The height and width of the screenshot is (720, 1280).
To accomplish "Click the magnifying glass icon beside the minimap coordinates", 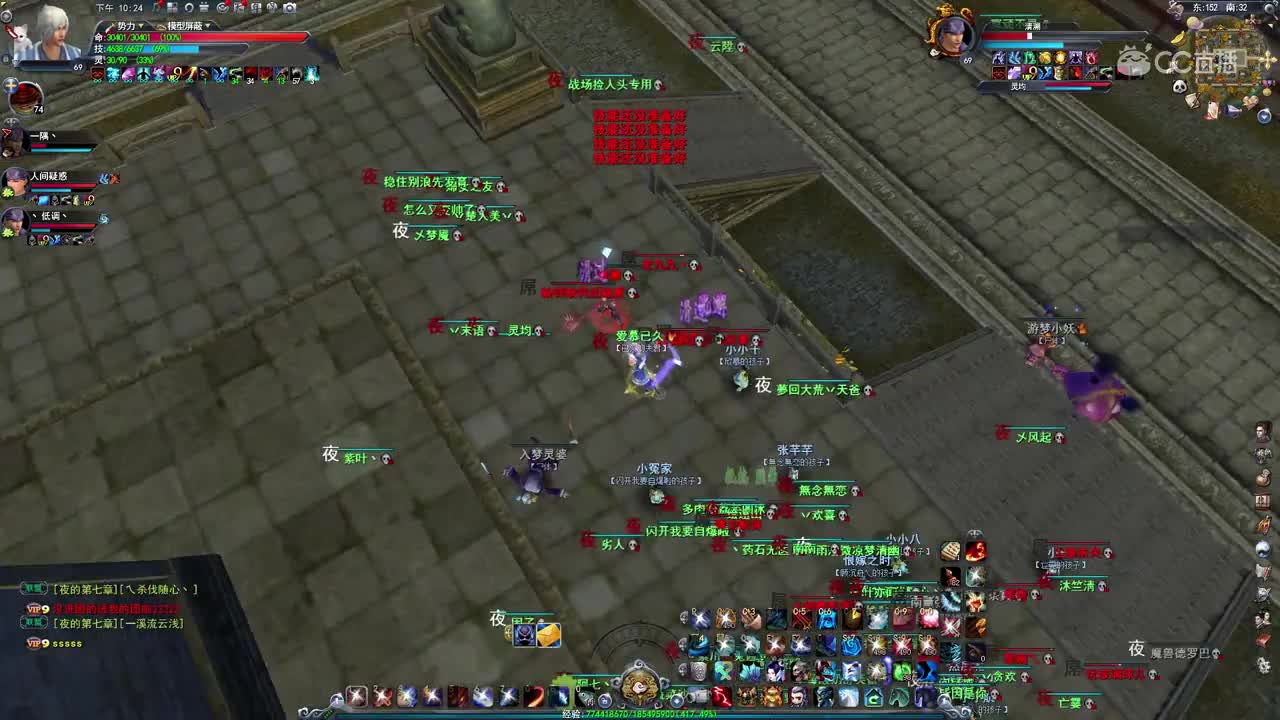I will 1268,8.
